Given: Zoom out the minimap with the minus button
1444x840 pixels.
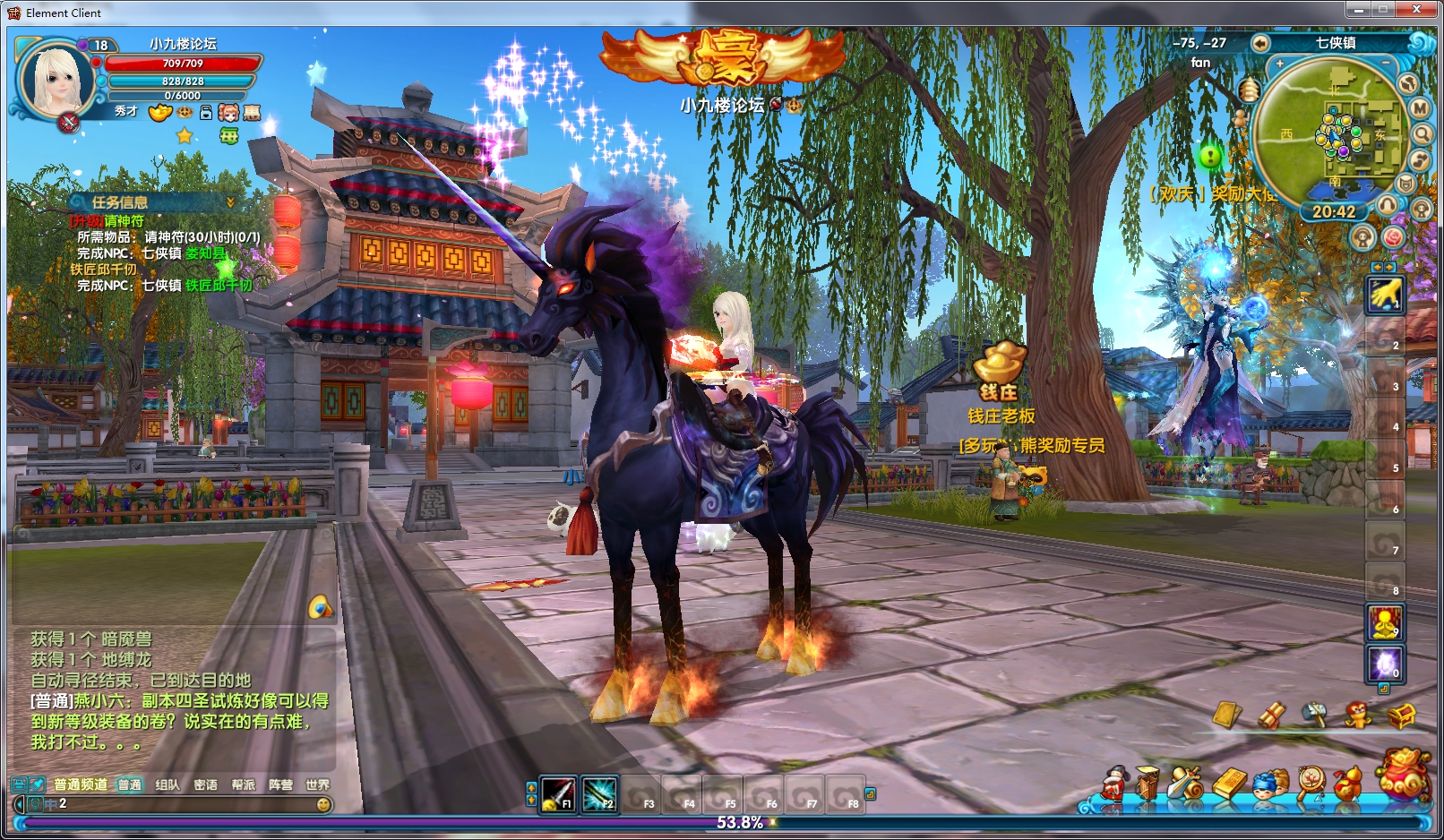Looking at the screenshot, I should 1386,63.
